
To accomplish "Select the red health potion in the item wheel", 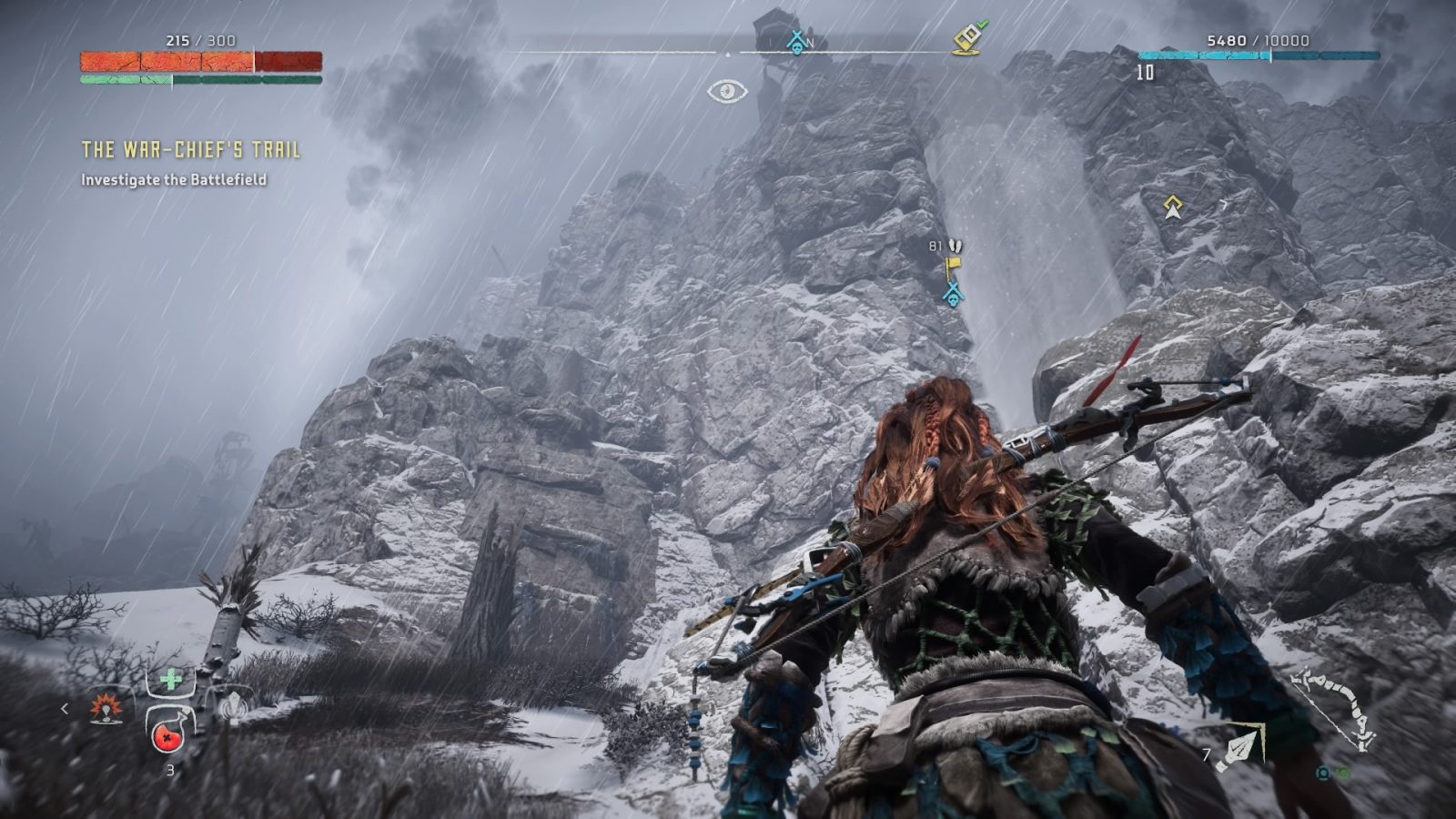I will click(167, 736).
